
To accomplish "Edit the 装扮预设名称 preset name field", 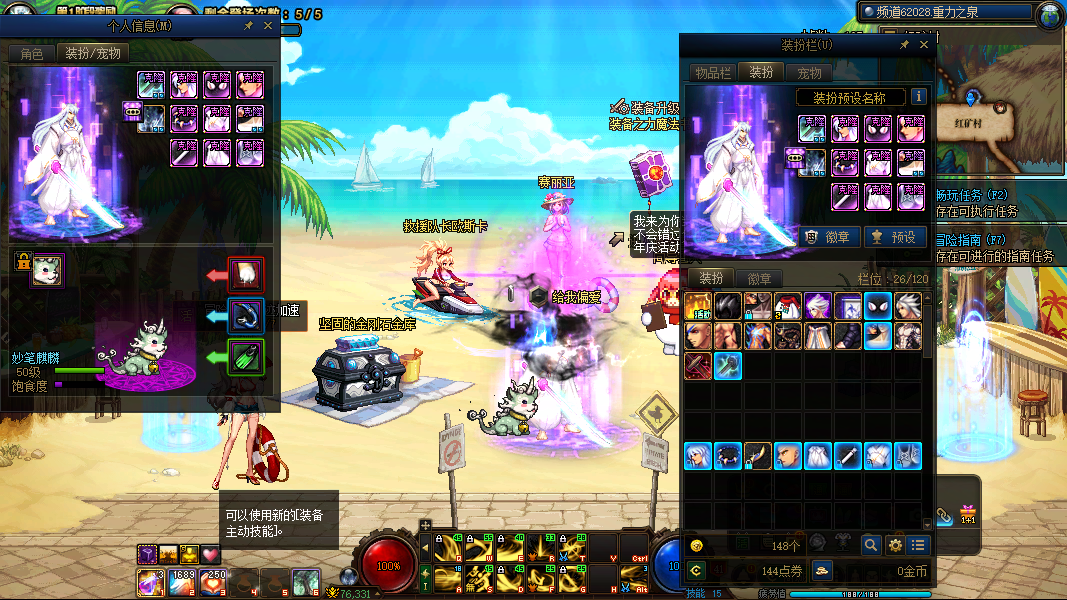I will click(x=851, y=97).
